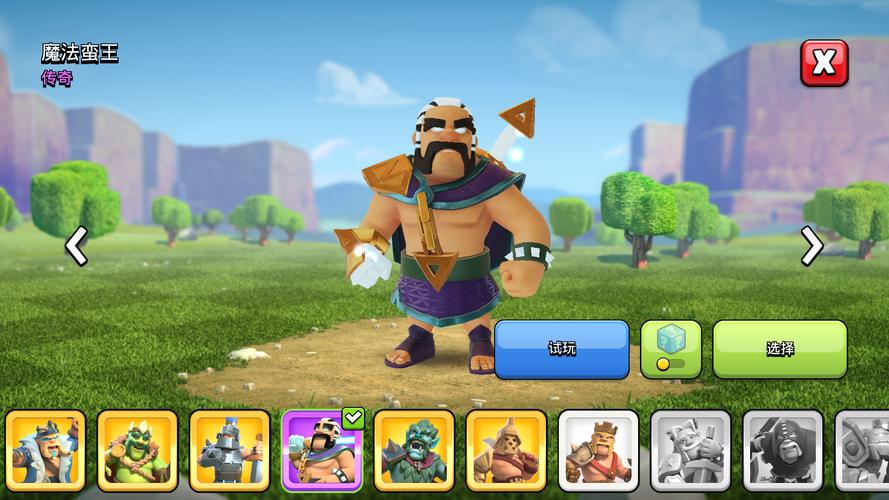The height and width of the screenshot is (500, 889).
Task: Choose the dark hooded locked skin
Action: click(782, 450)
